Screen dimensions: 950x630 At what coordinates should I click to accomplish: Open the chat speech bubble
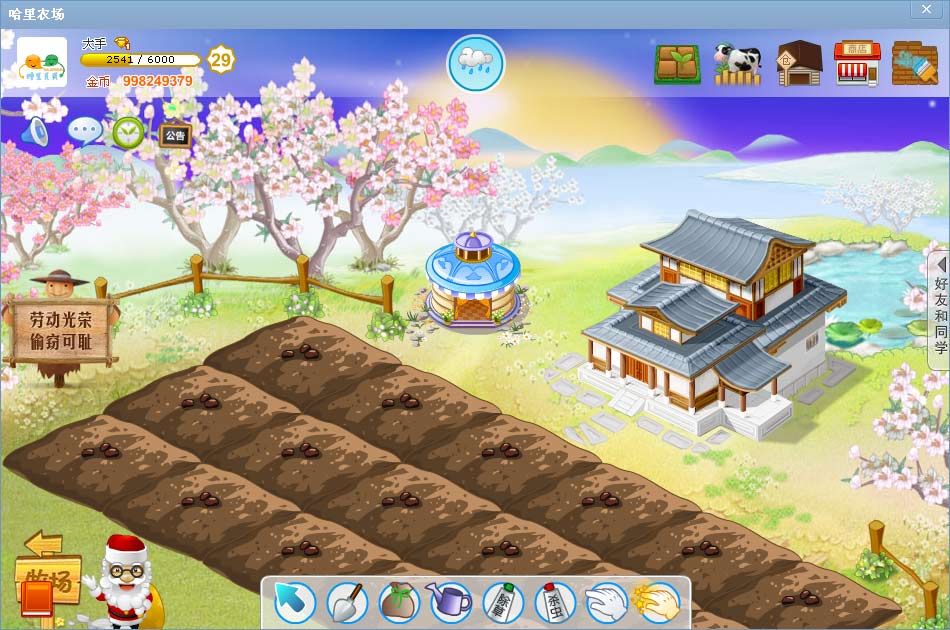coord(84,132)
